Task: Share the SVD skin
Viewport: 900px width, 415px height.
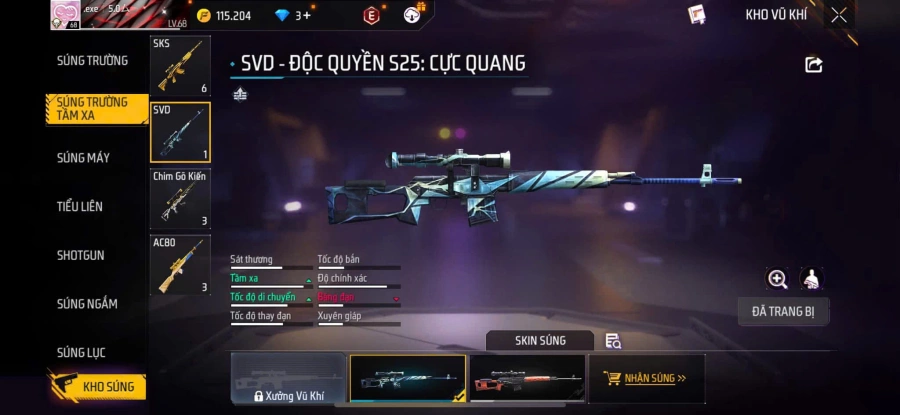Action: pyautogui.click(x=814, y=65)
